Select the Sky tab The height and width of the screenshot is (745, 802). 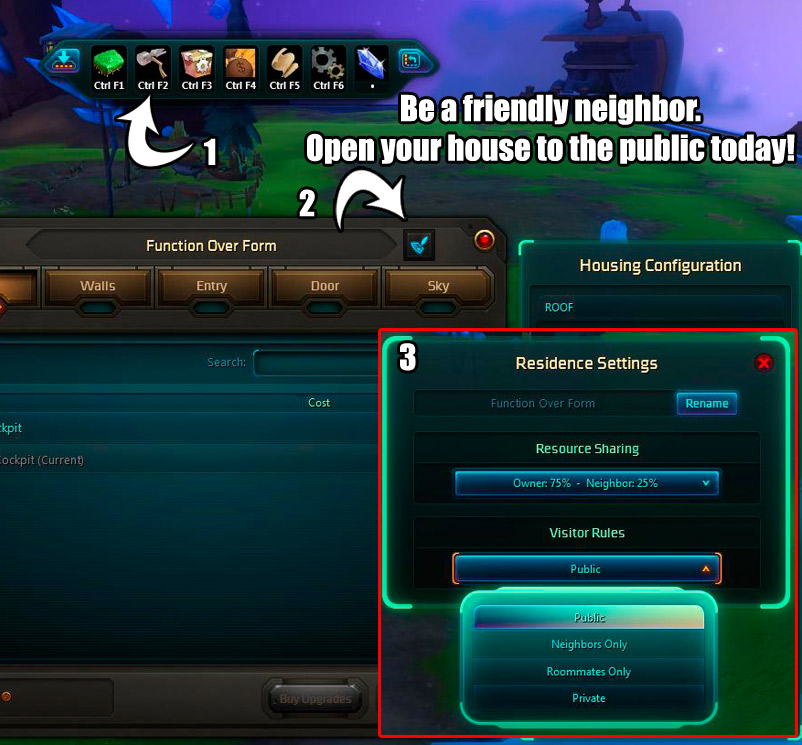click(438, 286)
